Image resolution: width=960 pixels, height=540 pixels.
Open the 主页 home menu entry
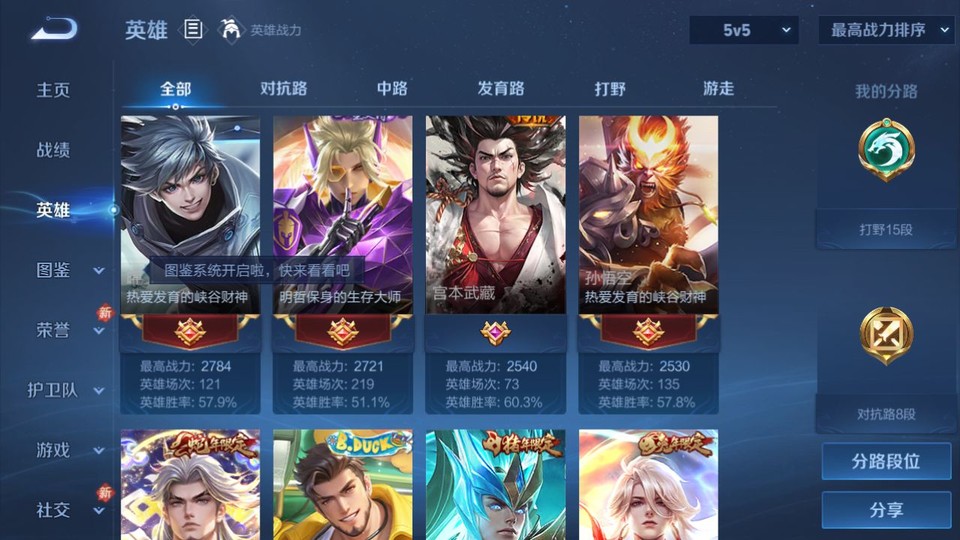point(54,90)
